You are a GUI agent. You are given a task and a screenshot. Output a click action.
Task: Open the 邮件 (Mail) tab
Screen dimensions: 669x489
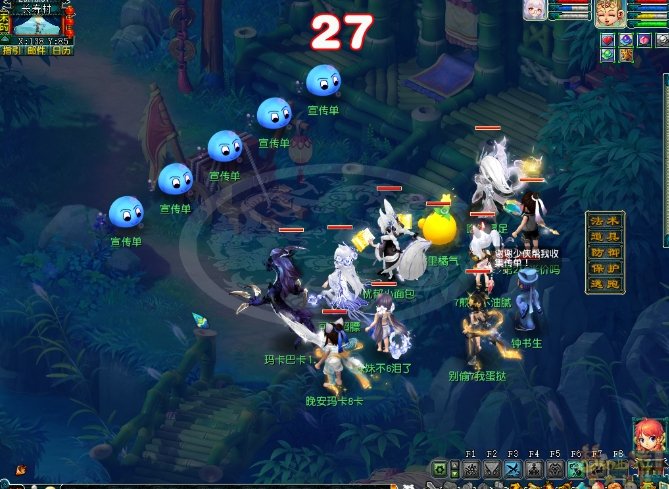tap(36, 49)
